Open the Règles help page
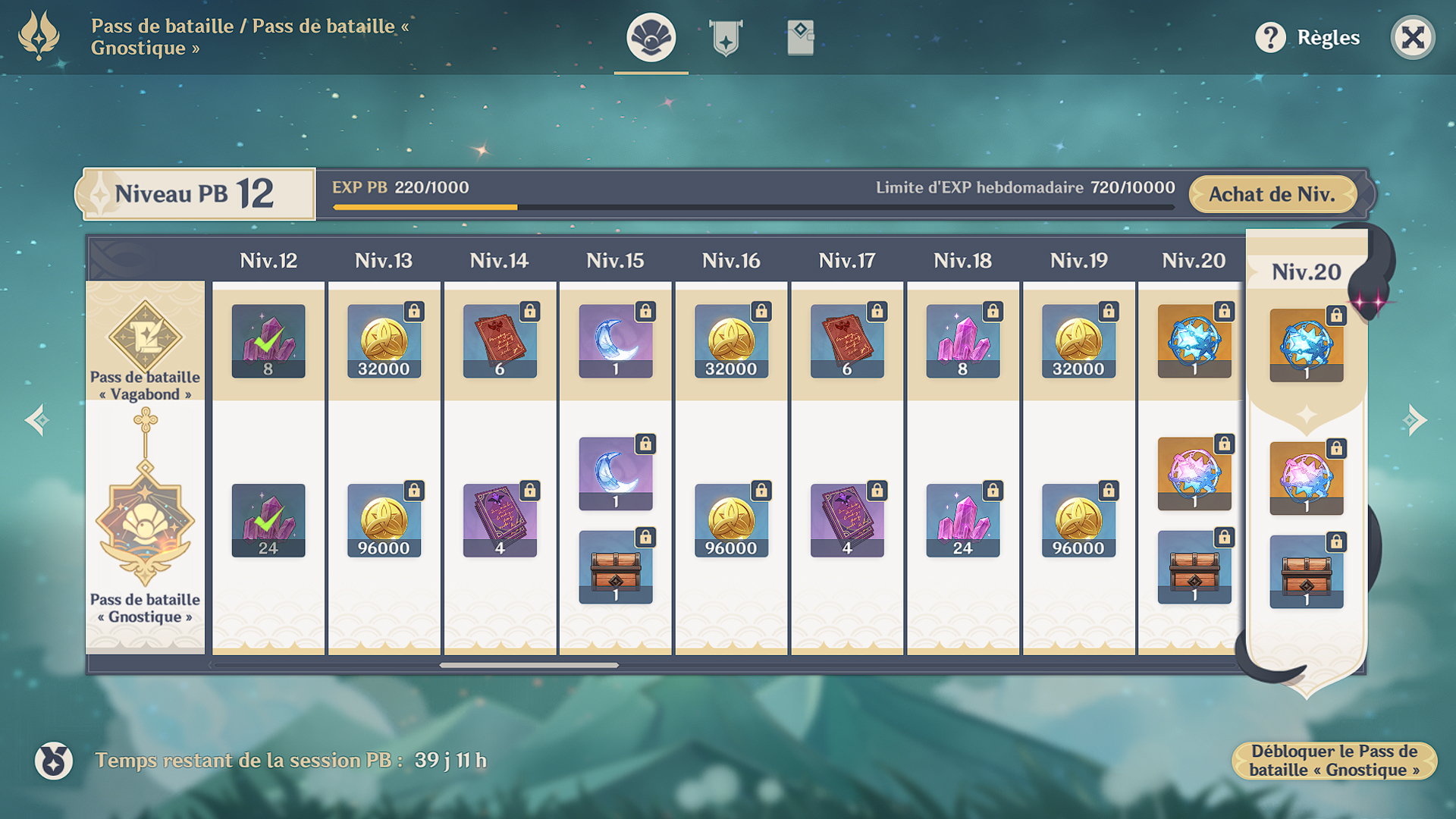 (1308, 37)
